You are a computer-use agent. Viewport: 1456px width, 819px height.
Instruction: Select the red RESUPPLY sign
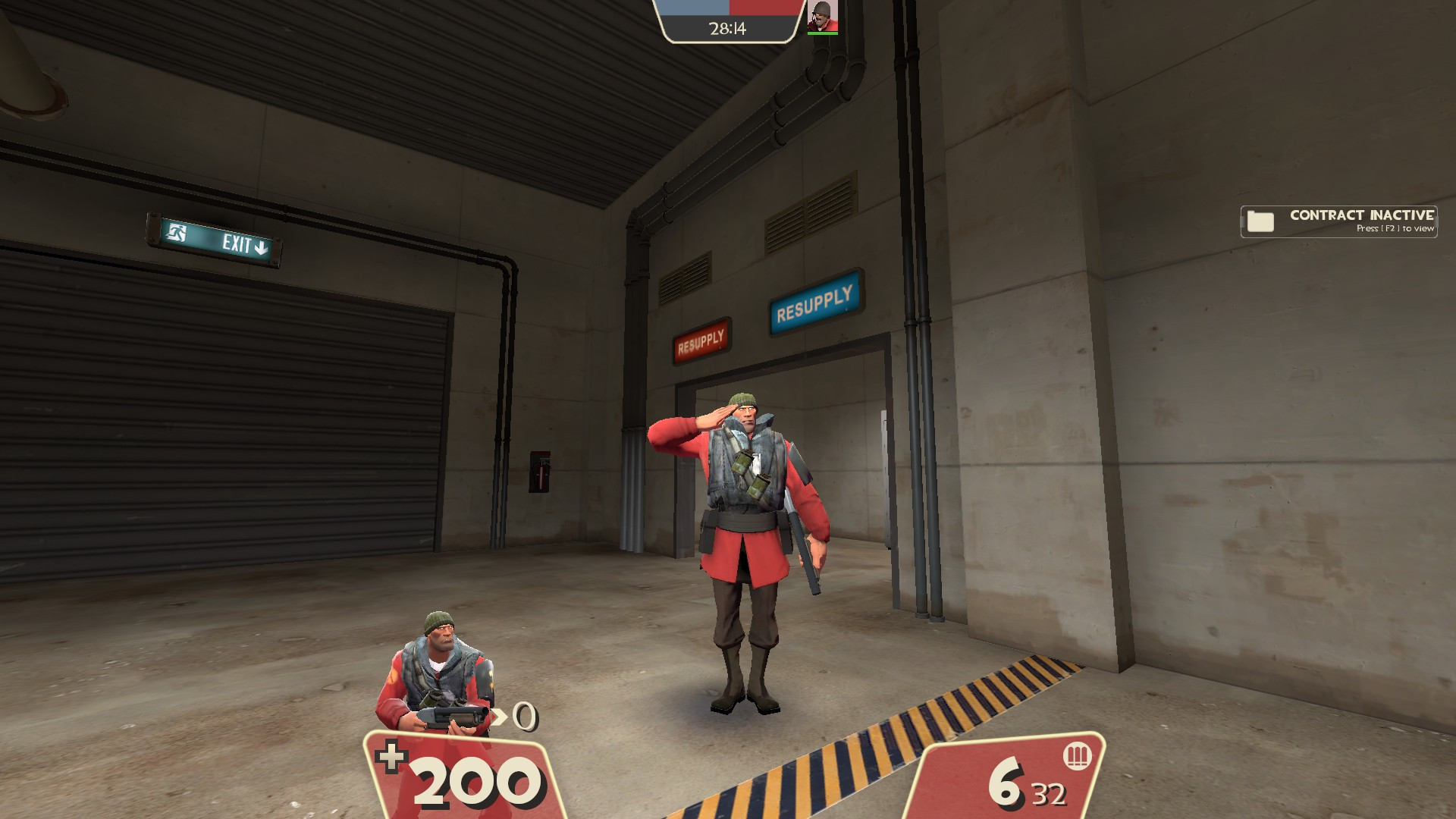click(x=701, y=339)
